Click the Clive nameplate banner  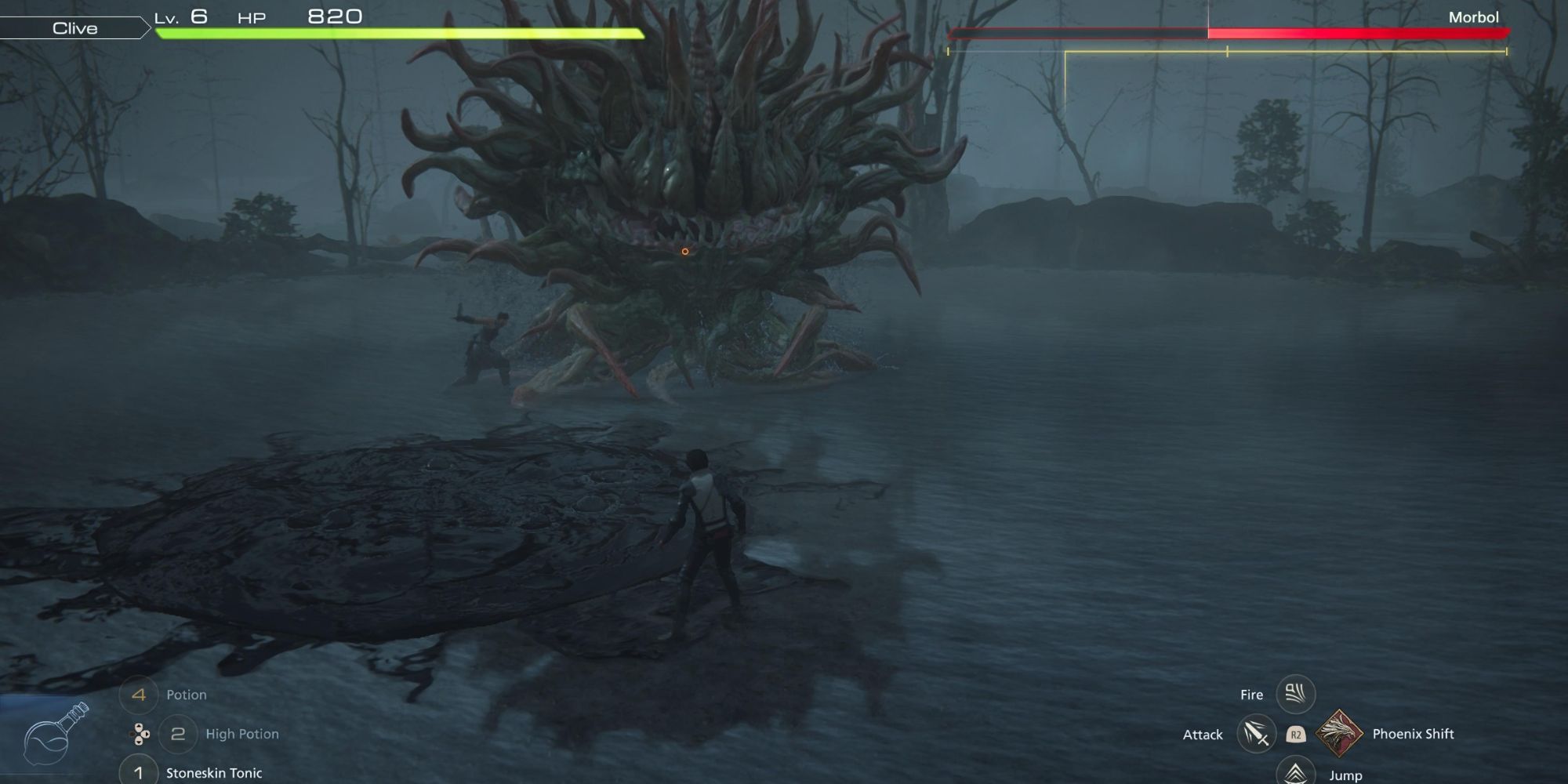(x=74, y=28)
